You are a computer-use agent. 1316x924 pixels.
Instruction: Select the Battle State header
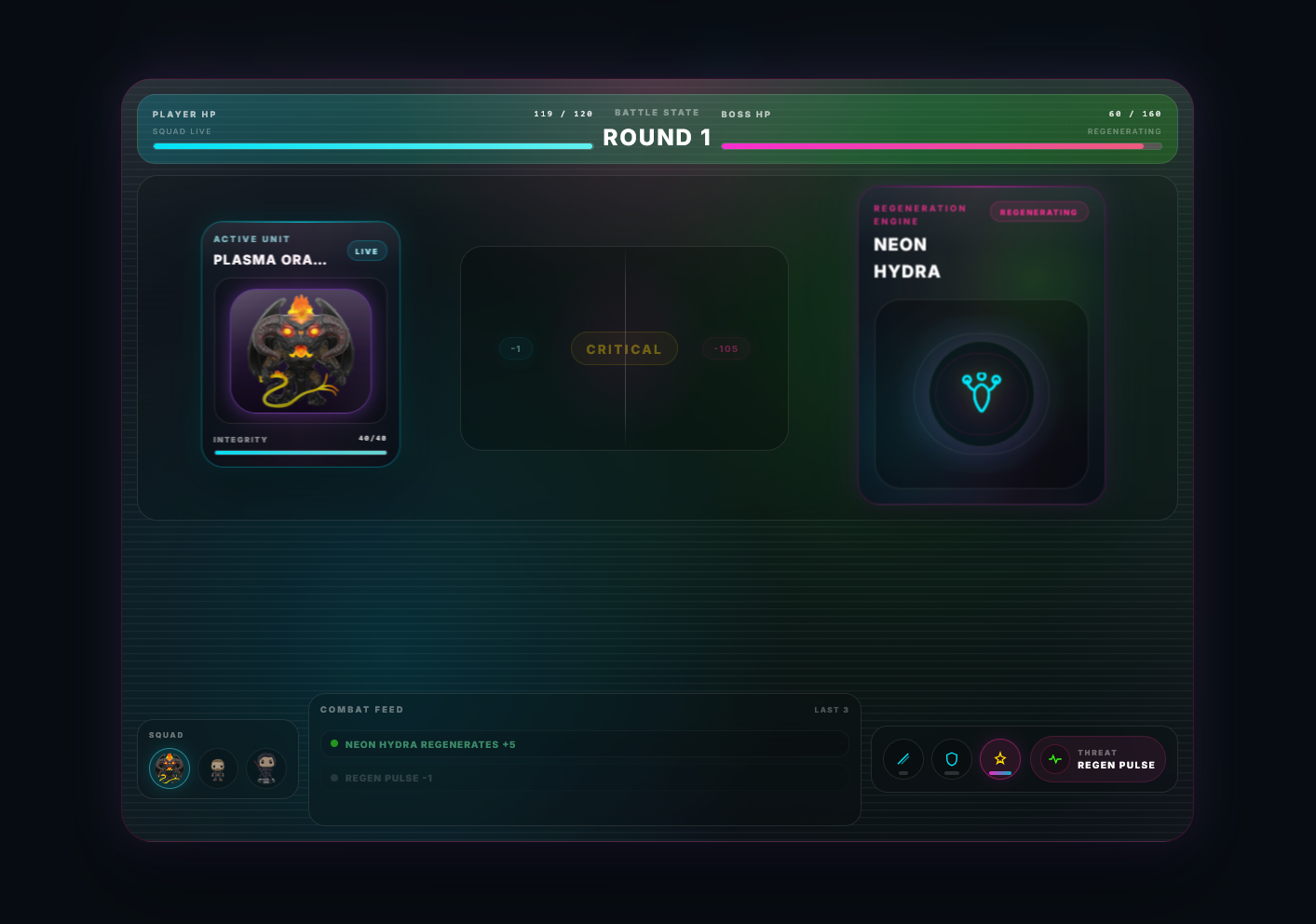tap(657, 112)
